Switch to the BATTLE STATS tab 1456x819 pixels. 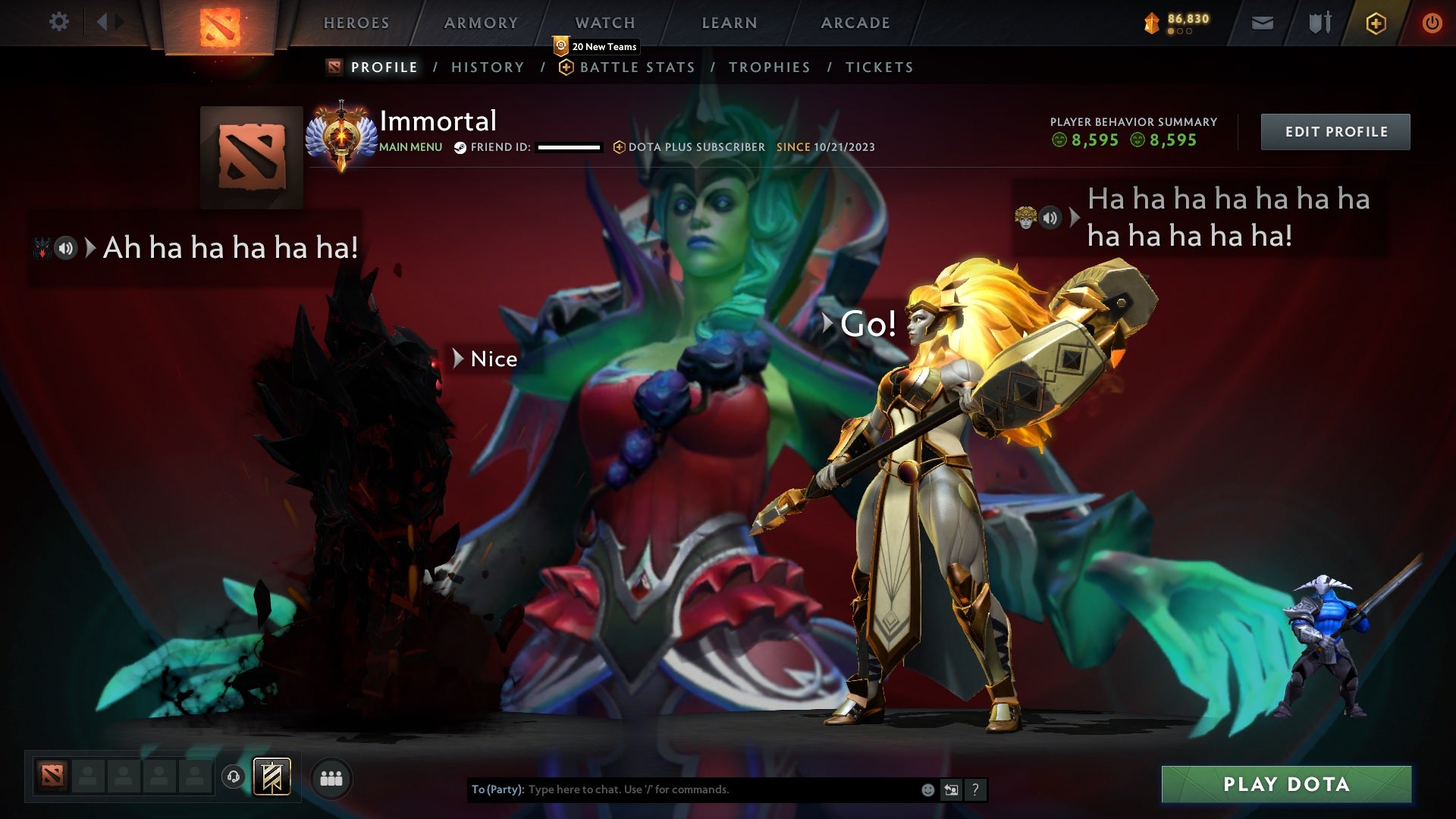pos(637,67)
